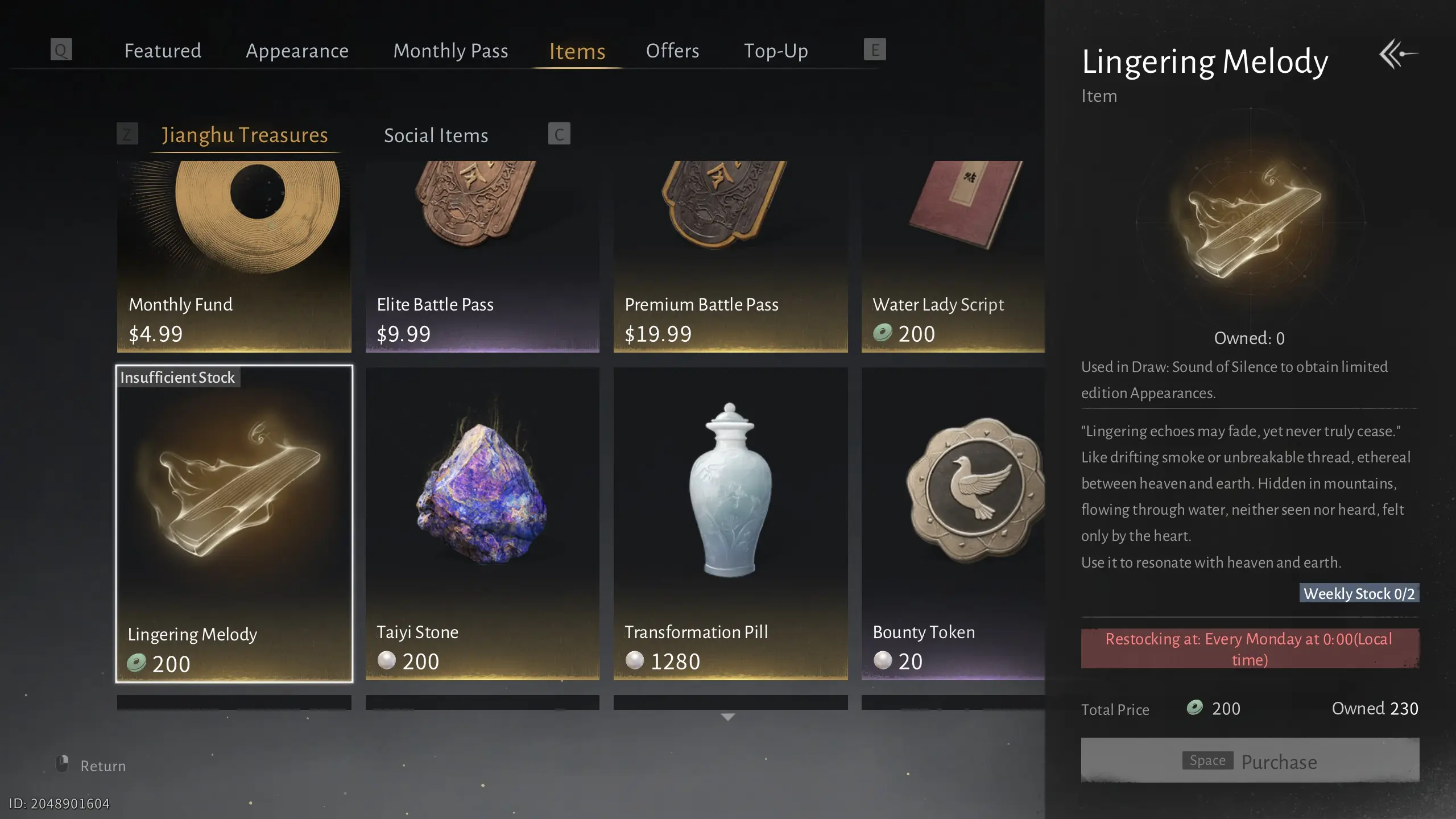Switch to the Featured tab
This screenshot has width=1456, height=819.
[x=163, y=51]
